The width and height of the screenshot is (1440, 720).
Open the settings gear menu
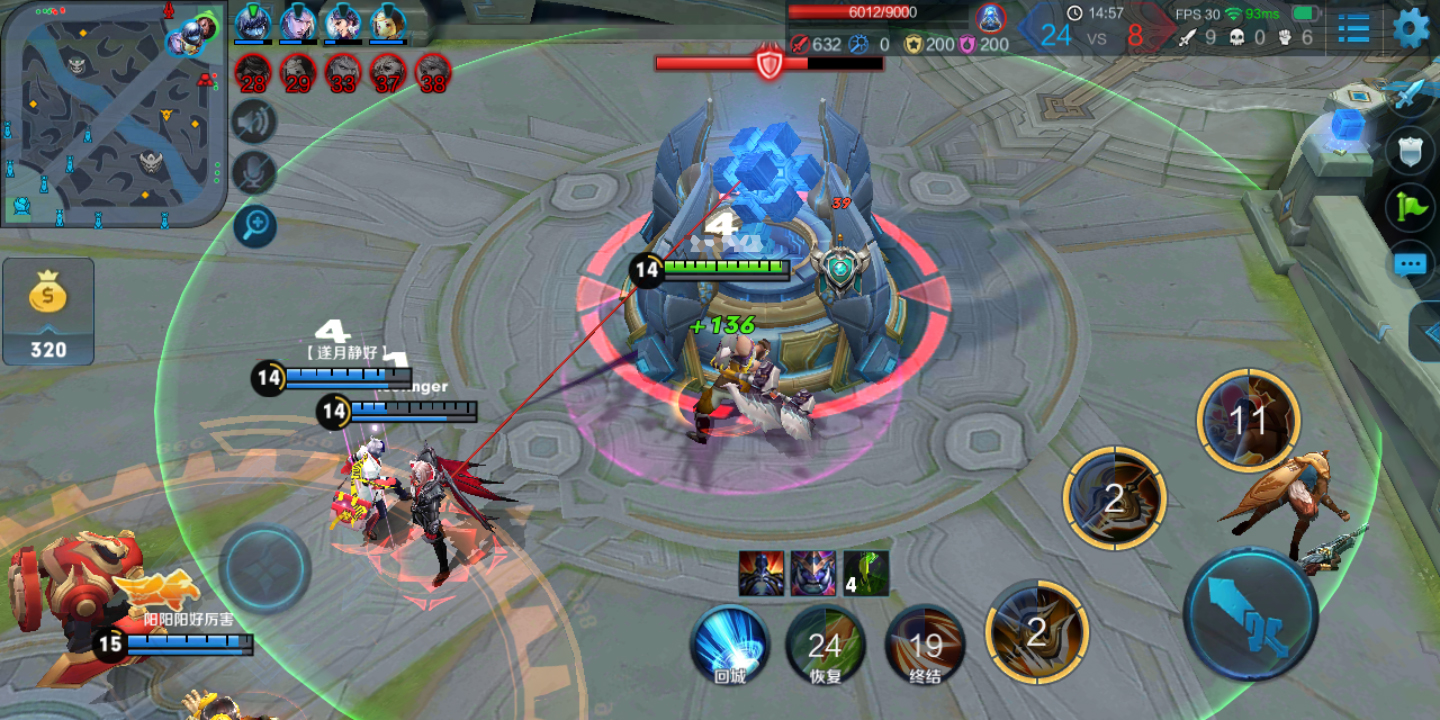(1411, 28)
